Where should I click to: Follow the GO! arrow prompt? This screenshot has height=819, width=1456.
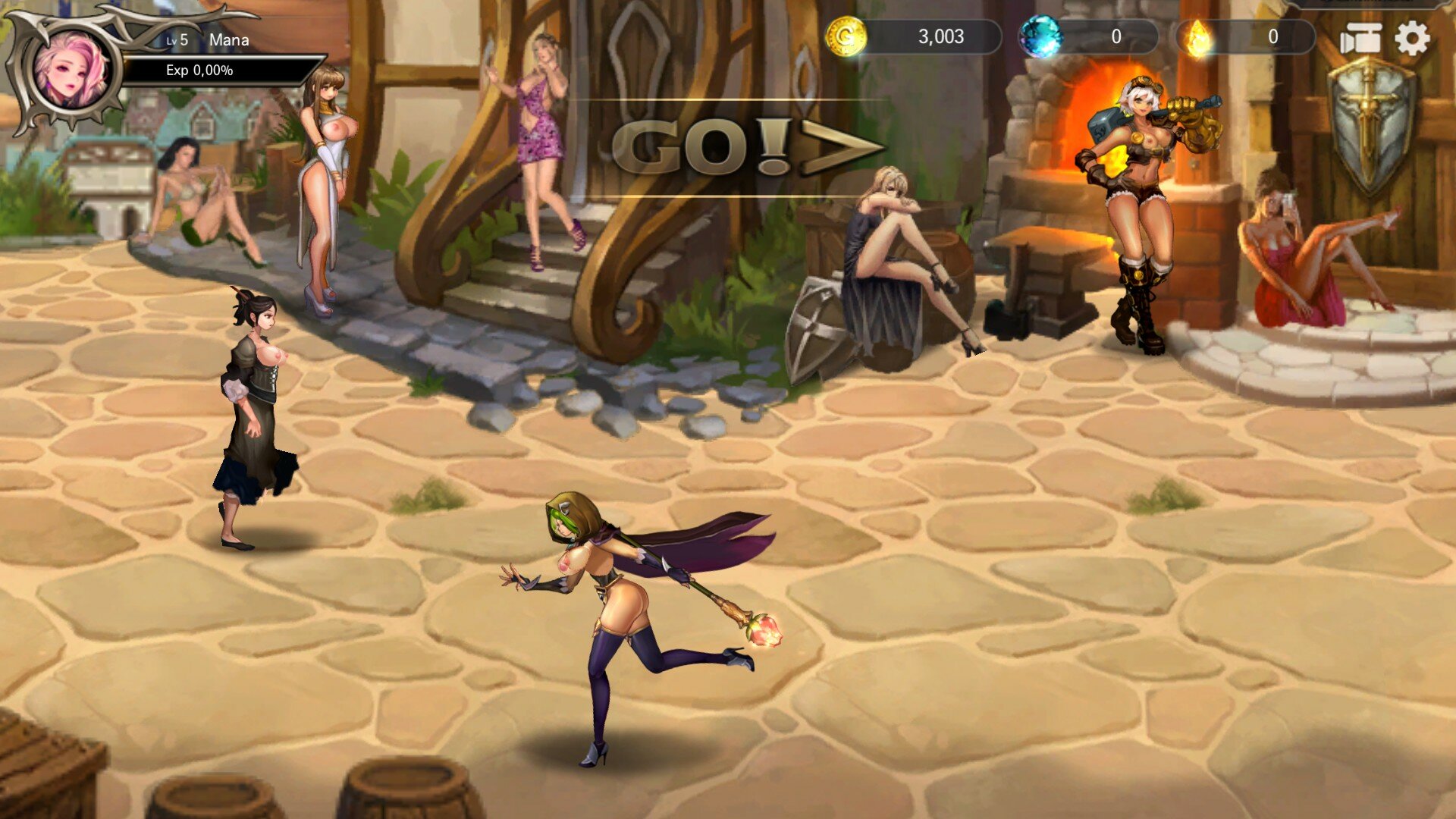(747, 147)
